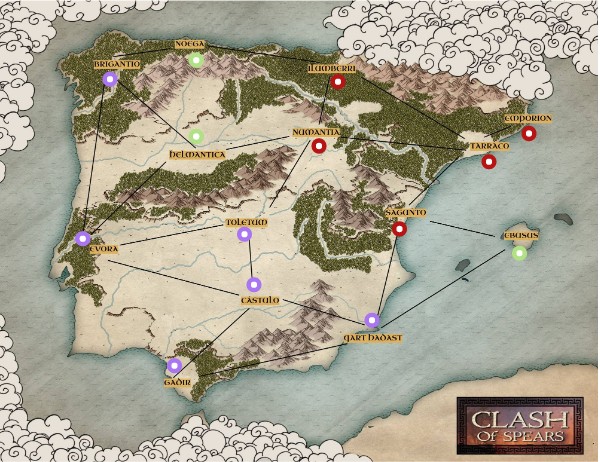
Task: Select the Brigantio city marker
Action: 110,80
